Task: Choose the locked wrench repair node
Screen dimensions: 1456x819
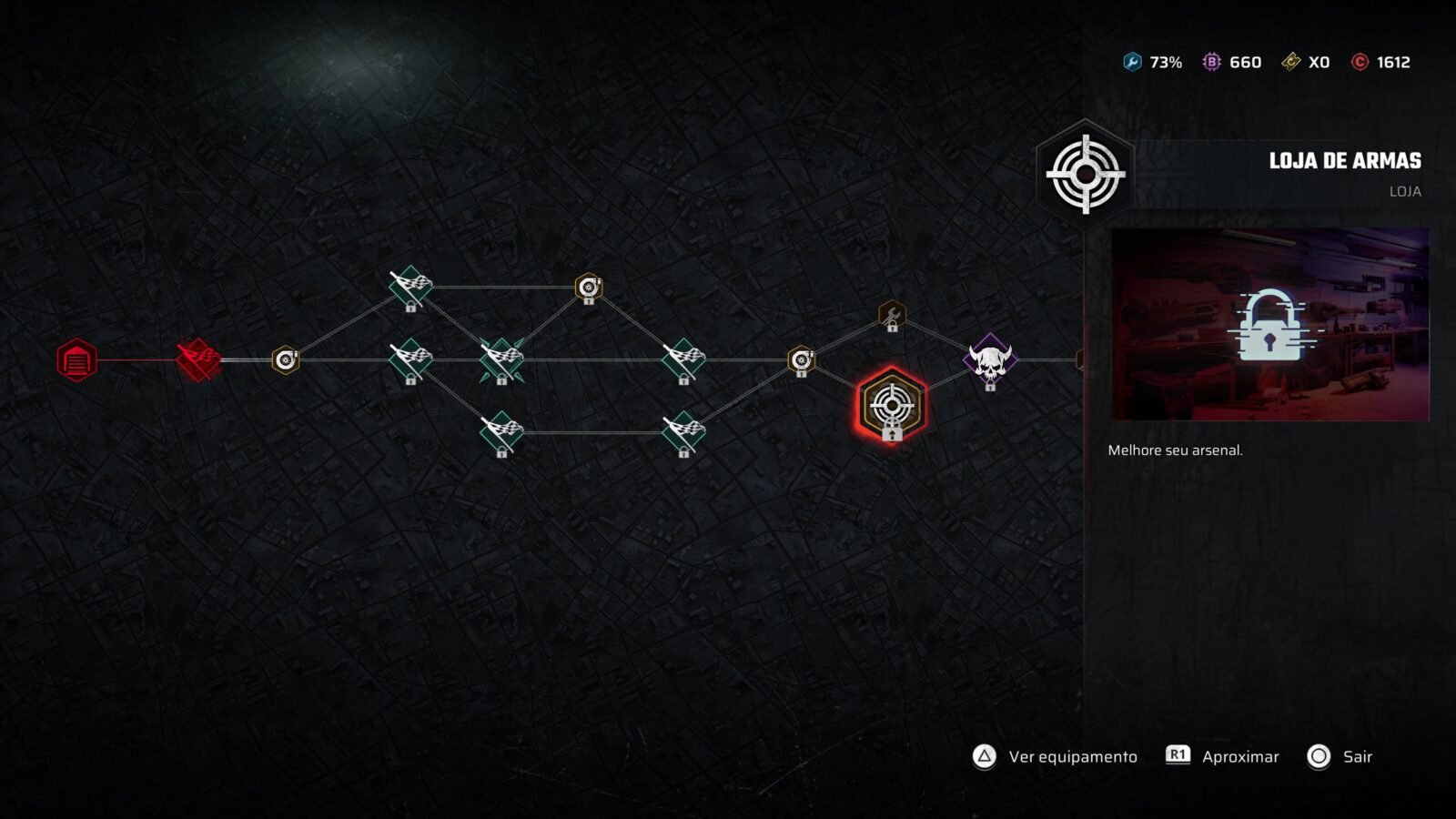Action: click(x=892, y=317)
